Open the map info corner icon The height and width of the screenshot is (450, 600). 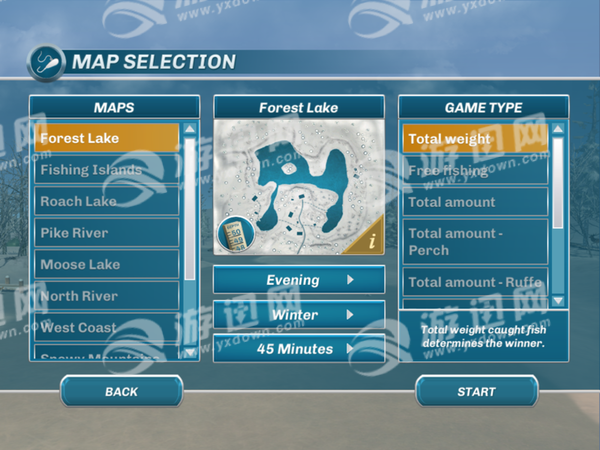click(372, 241)
